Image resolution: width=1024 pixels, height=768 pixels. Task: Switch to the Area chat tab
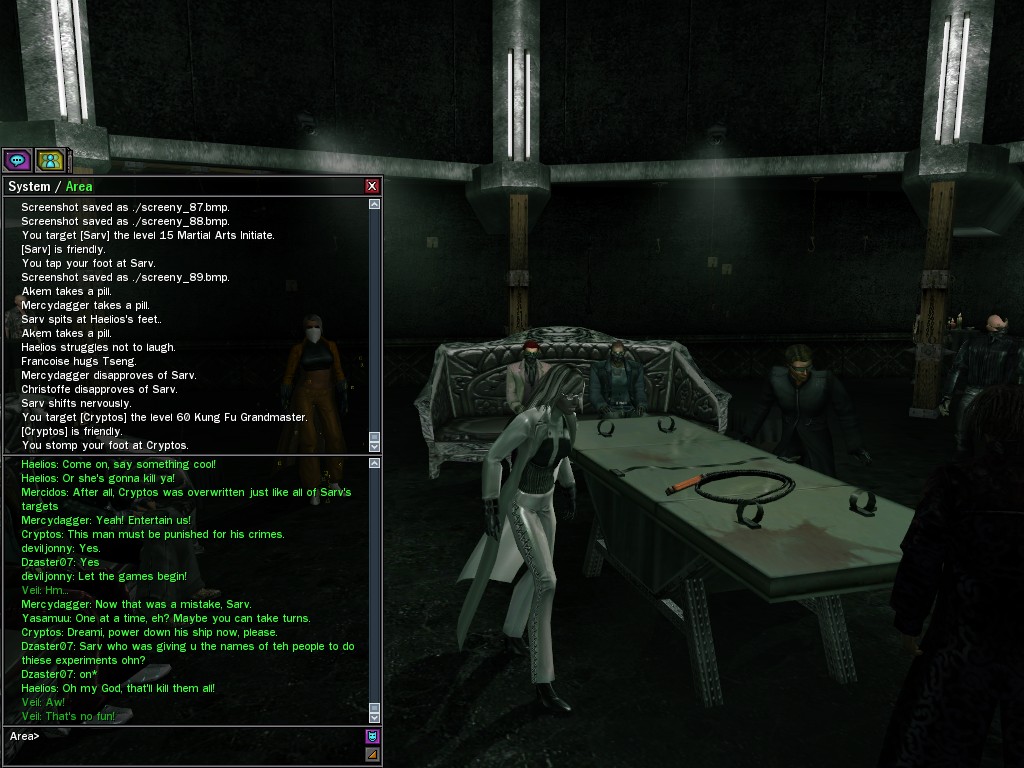(79, 186)
